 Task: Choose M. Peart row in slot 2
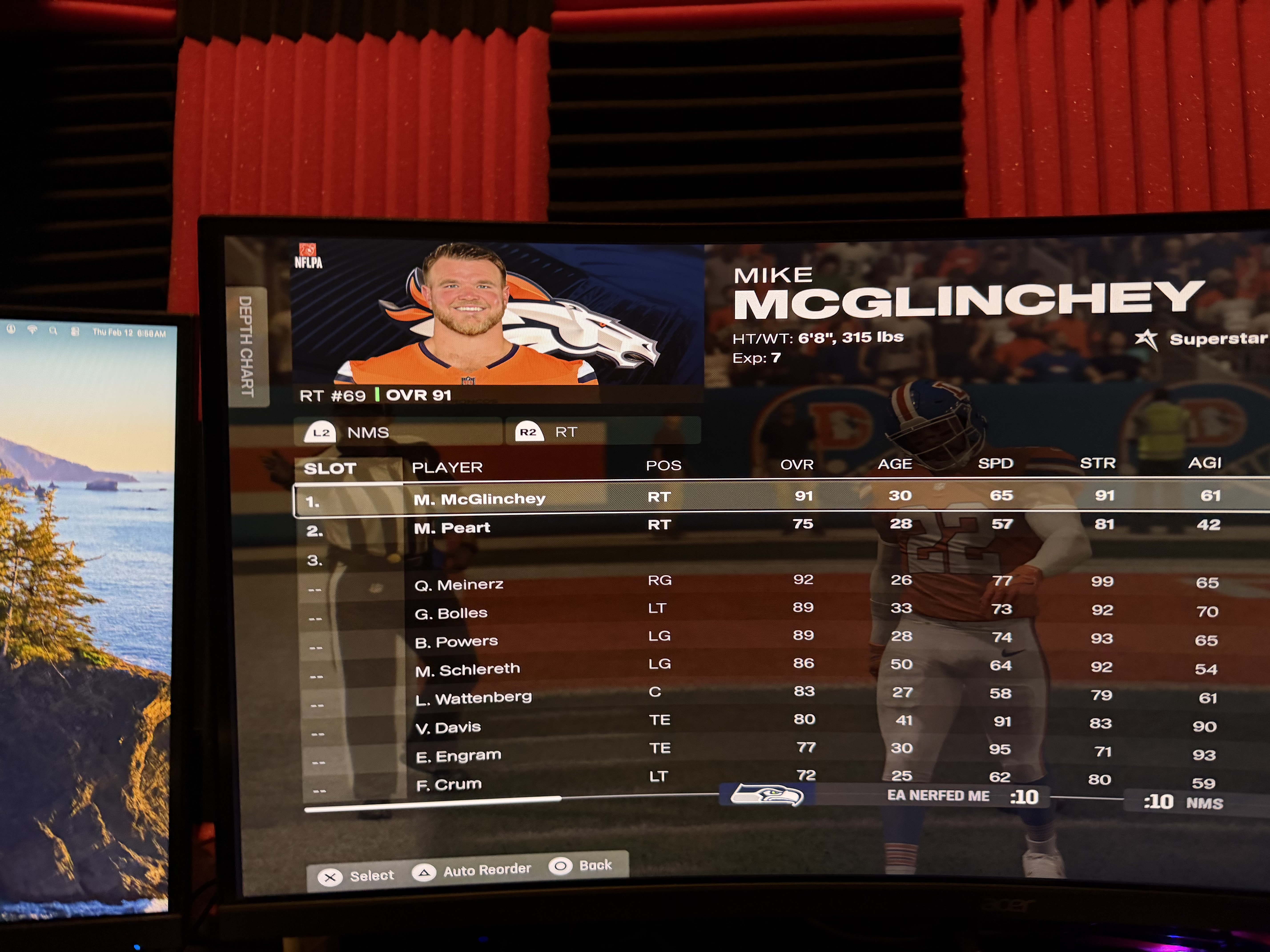coord(452,527)
